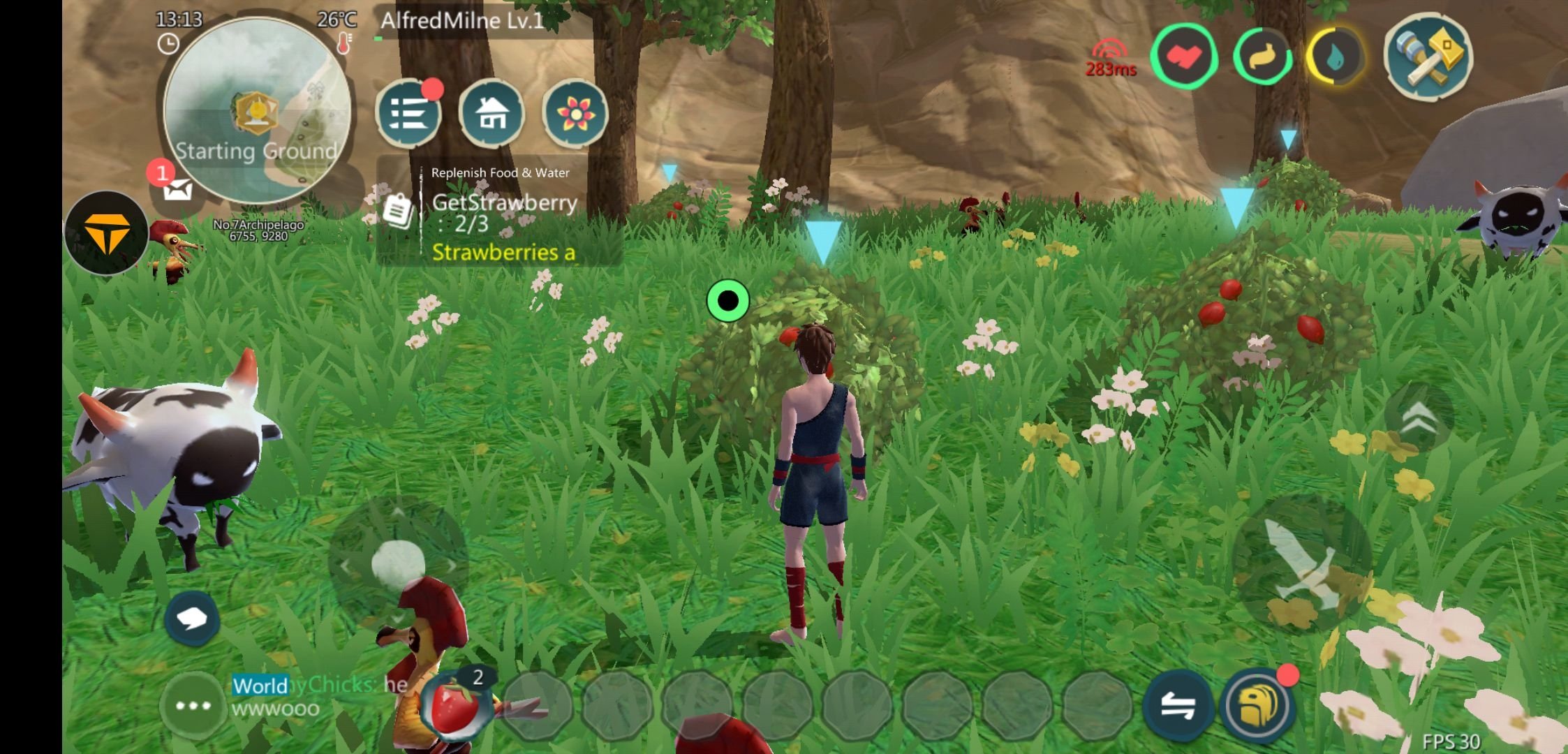
Task: Tap the double-arrow jump button
Action: point(1419,419)
